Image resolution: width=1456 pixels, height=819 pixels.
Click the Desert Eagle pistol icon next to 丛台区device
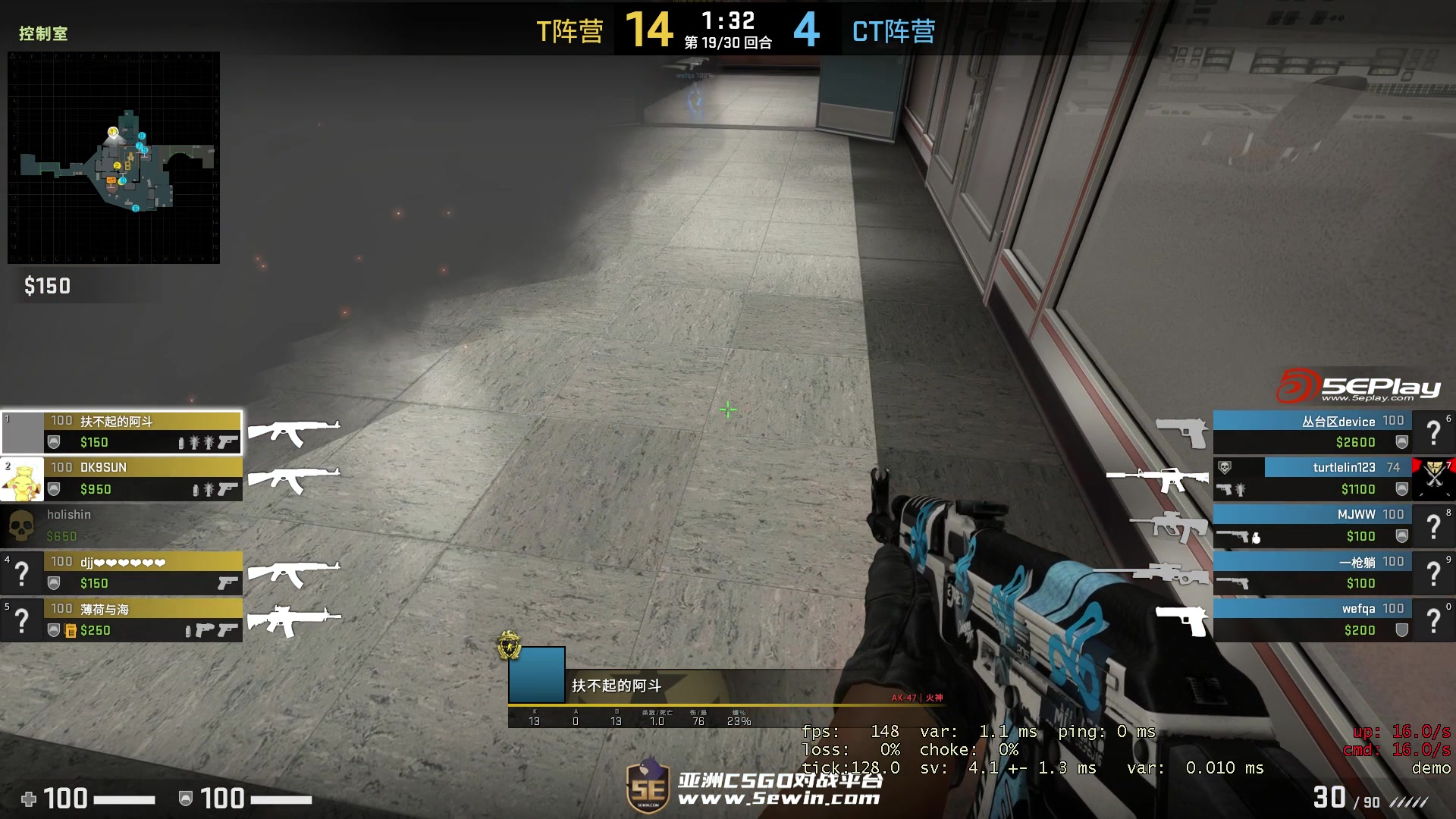[1182, 431]
